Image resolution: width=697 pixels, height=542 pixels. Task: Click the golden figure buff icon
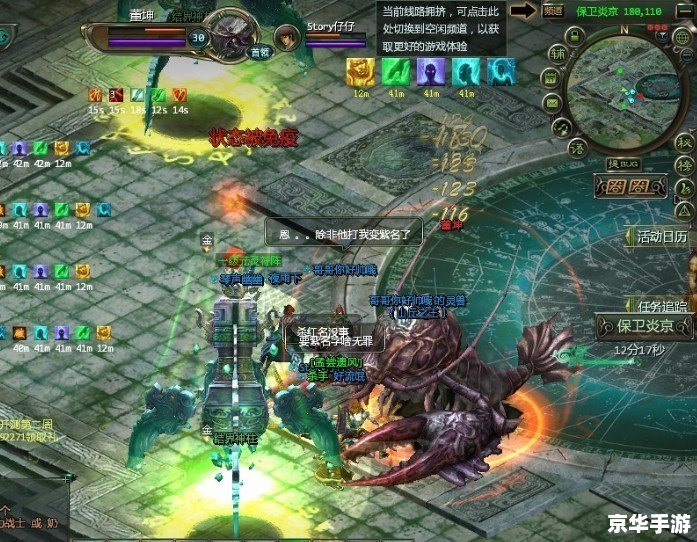(360, 71)
